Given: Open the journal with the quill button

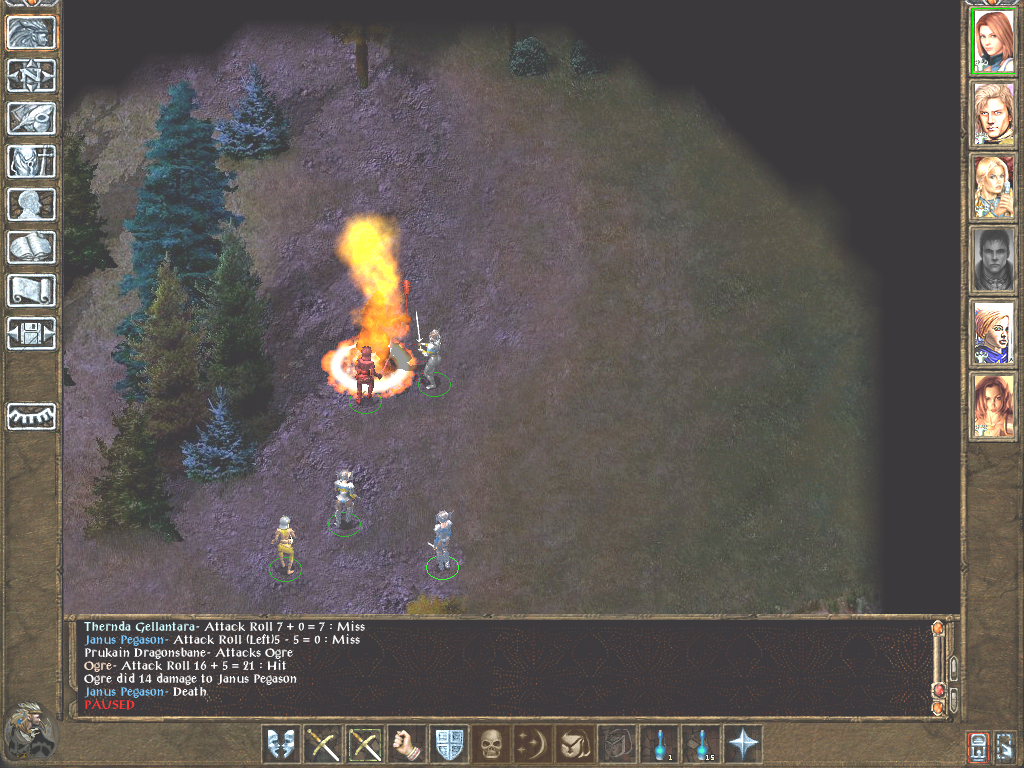Looking at the screenshot, I should 32,118.
